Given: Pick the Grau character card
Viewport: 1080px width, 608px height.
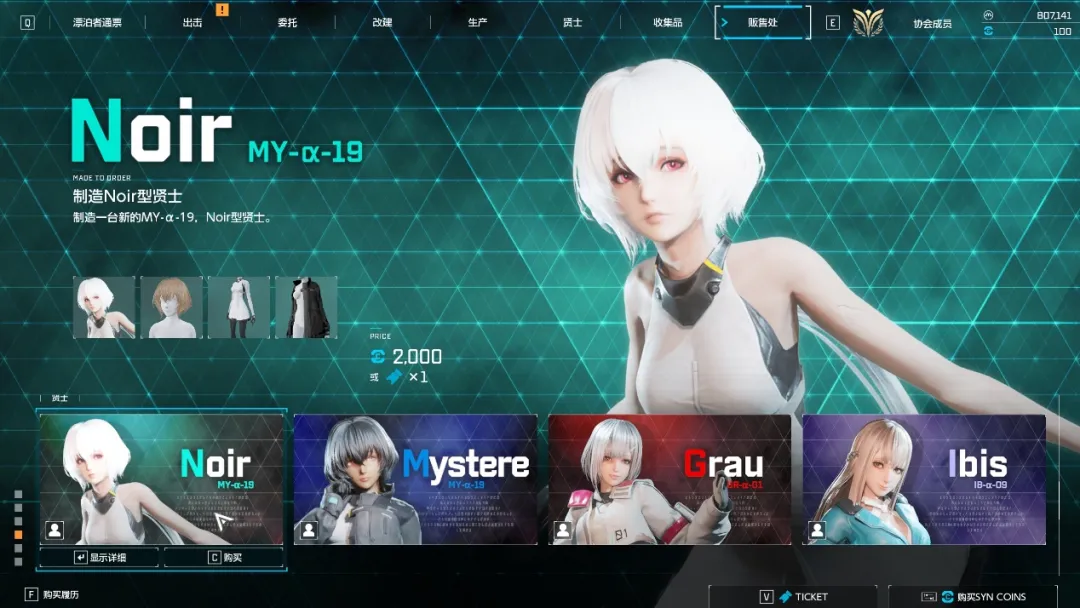Looking at the screenshot, I should click(669, 479).
